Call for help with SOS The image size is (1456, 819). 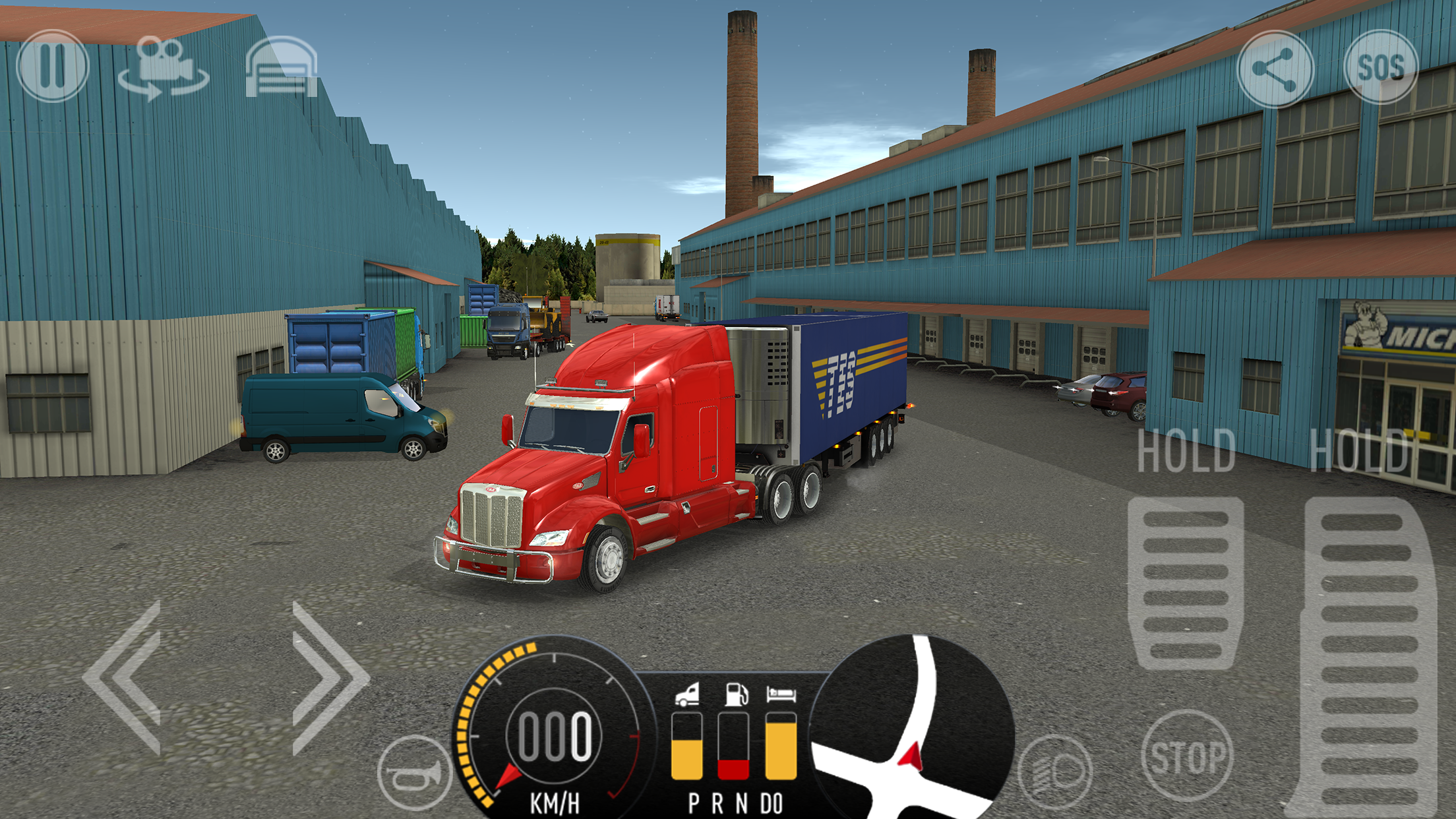pyautogui.click(x=1380, y=67)
